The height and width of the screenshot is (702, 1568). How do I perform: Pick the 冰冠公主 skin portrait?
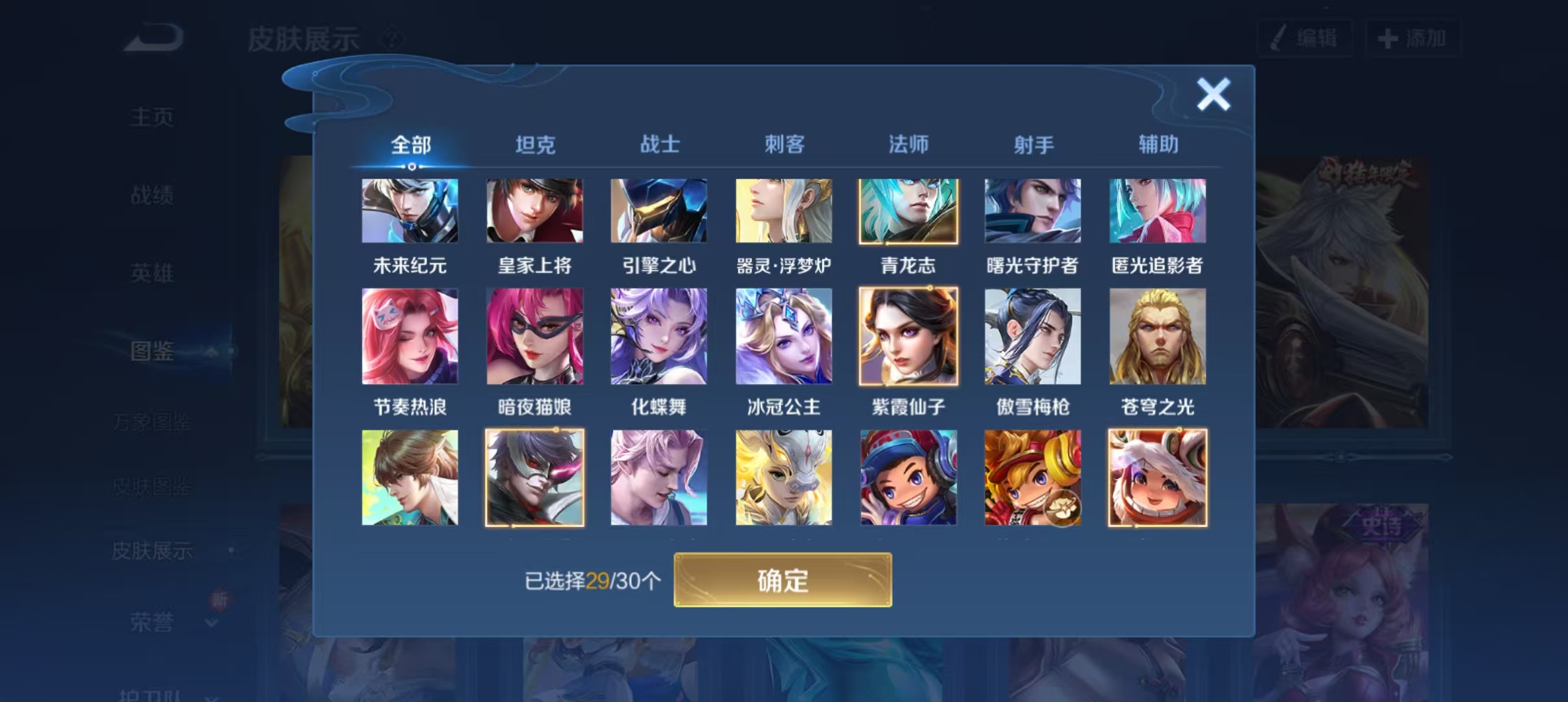point(784,335)
